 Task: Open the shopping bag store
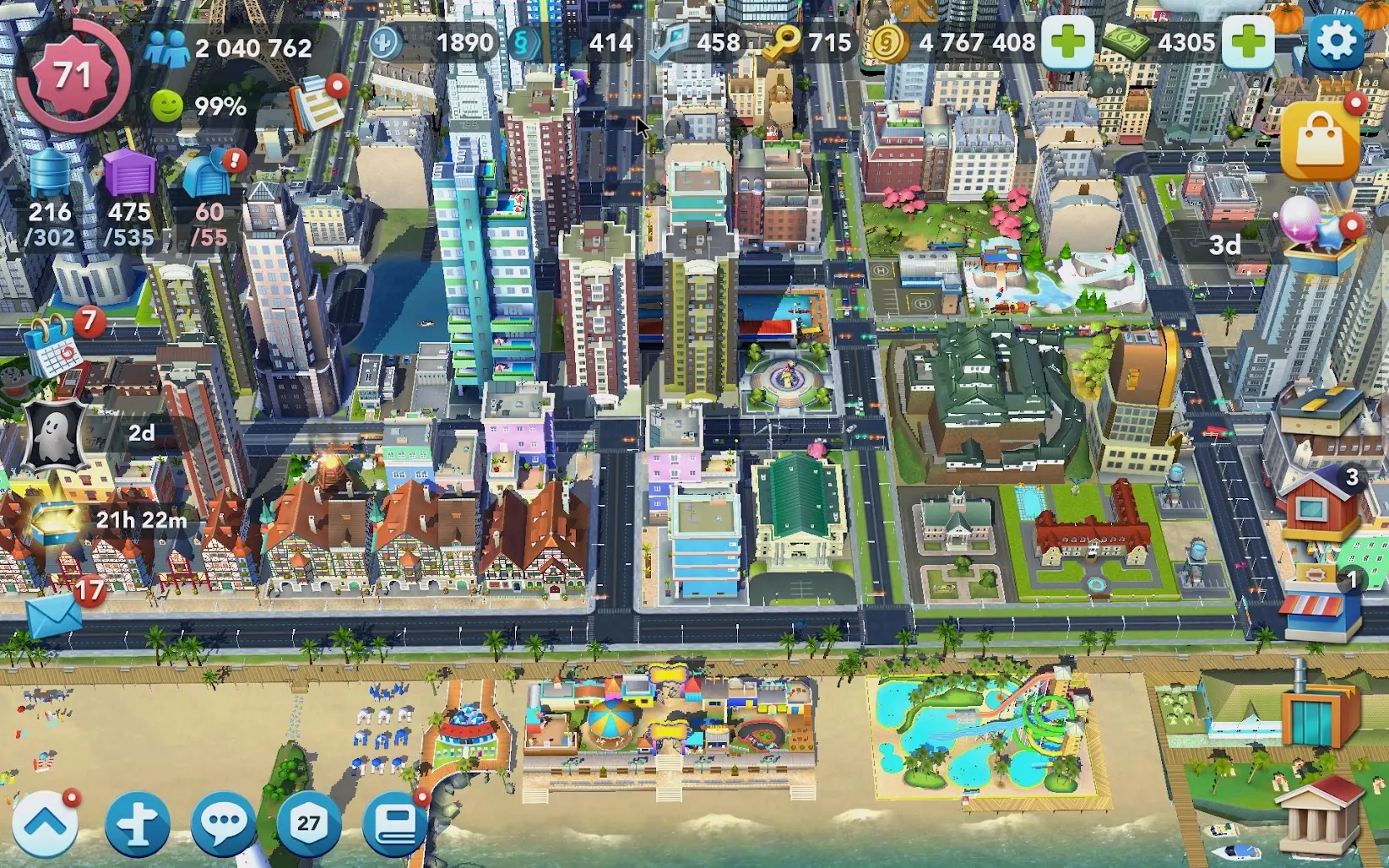click(1320, 140)
